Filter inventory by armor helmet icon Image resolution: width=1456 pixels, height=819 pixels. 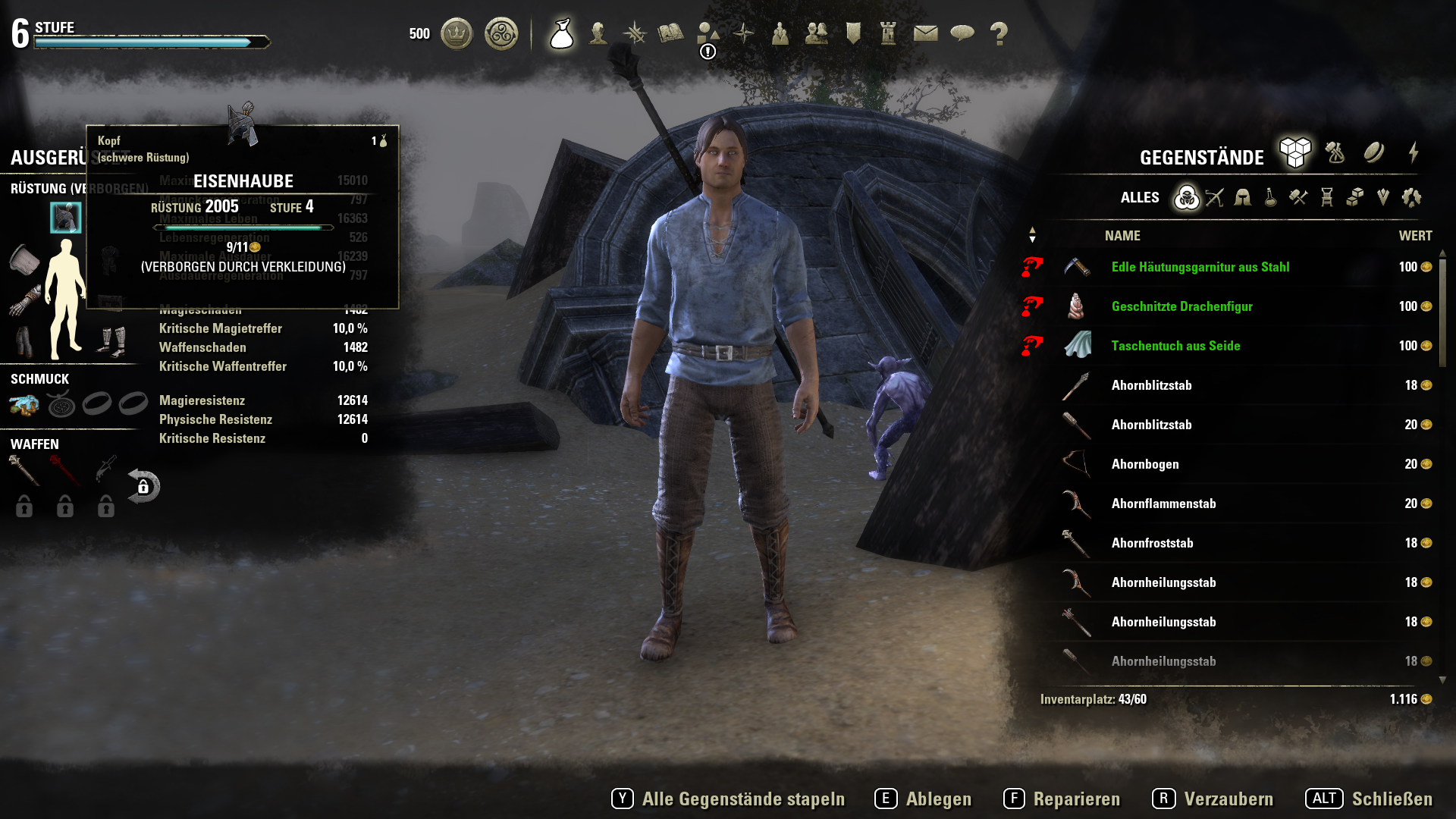click(x=1242, y=198)
